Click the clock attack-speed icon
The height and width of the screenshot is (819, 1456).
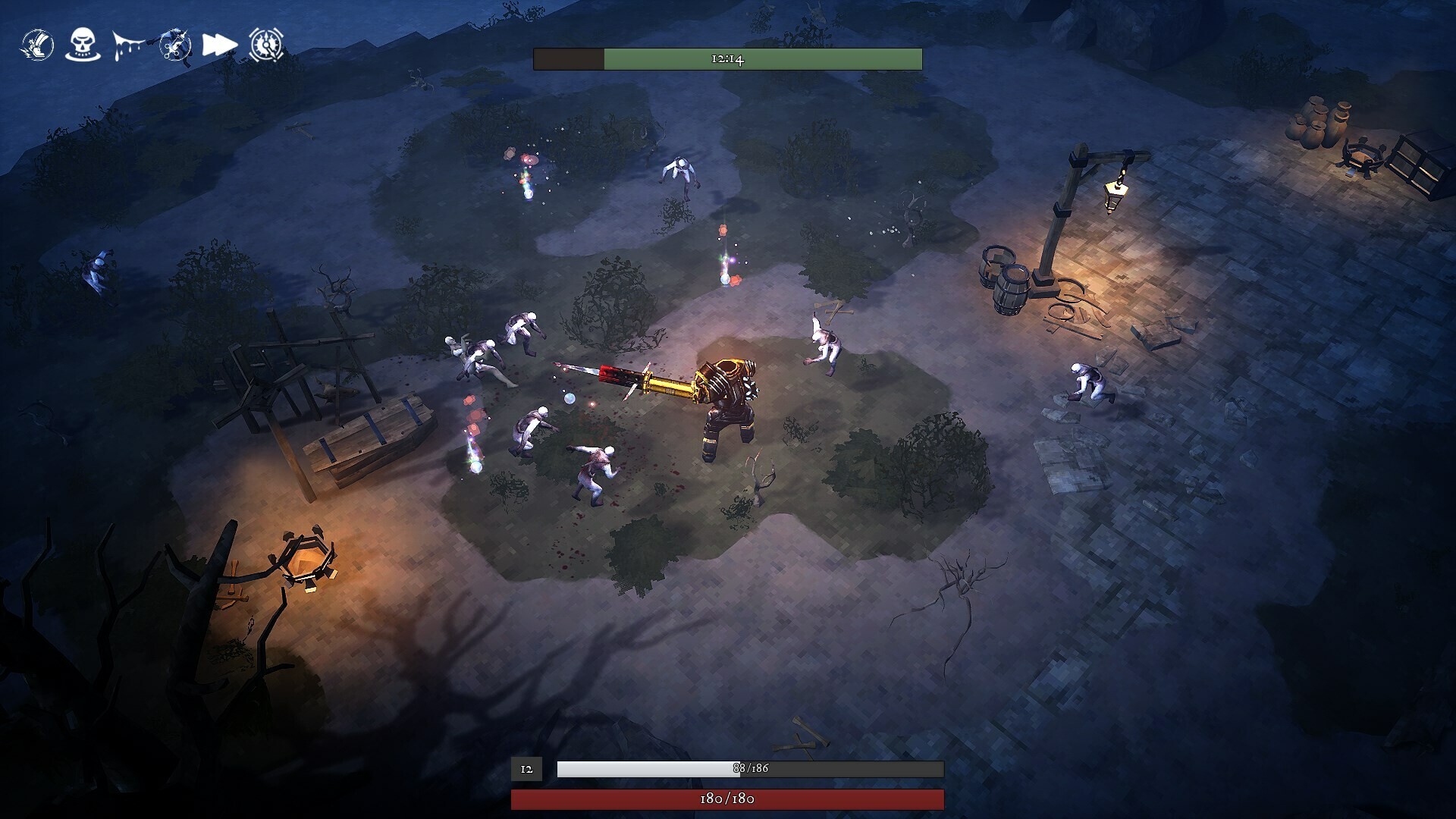click(265, 44)
